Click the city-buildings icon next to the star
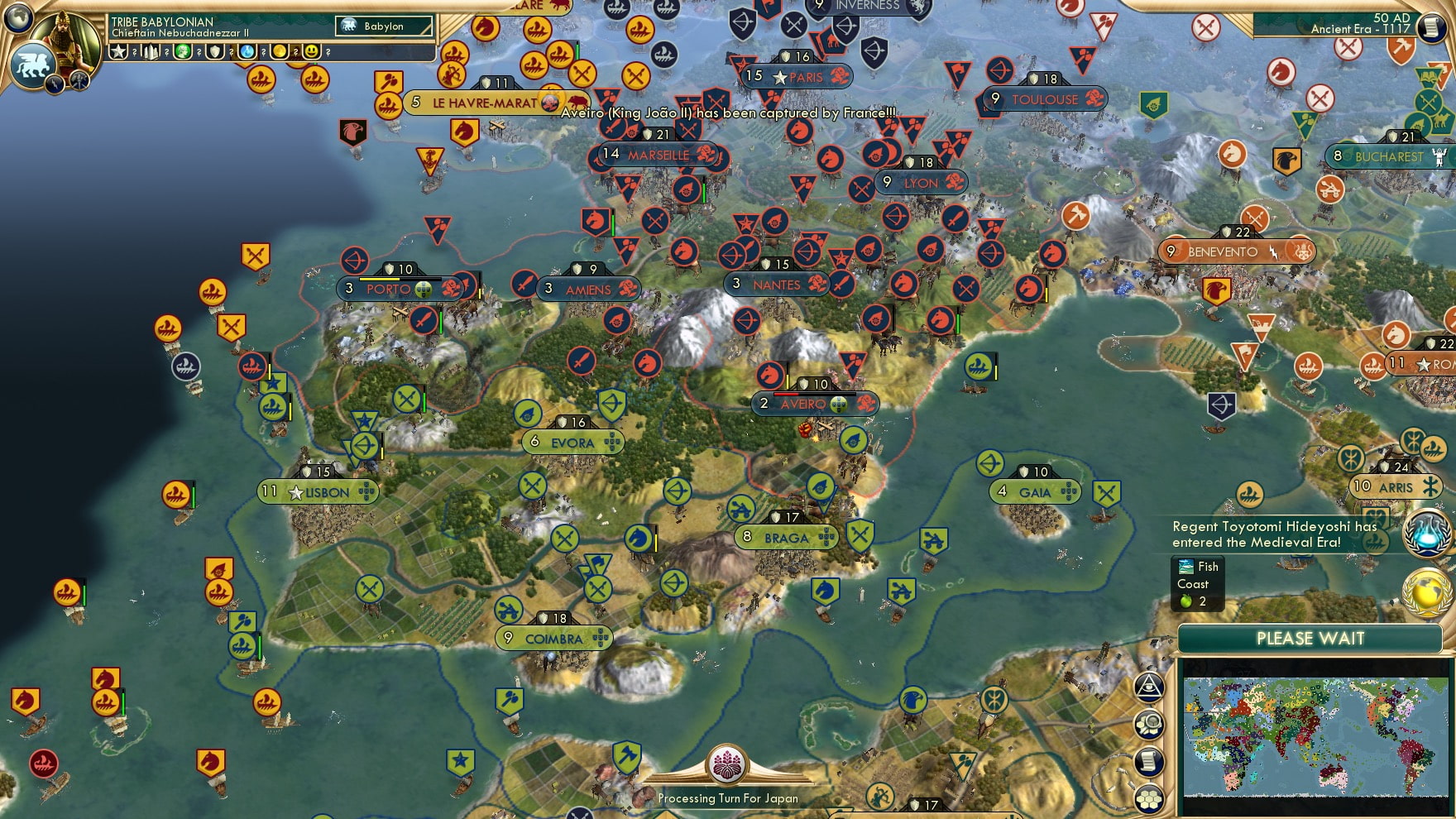1456x819 pixels. 151,52
